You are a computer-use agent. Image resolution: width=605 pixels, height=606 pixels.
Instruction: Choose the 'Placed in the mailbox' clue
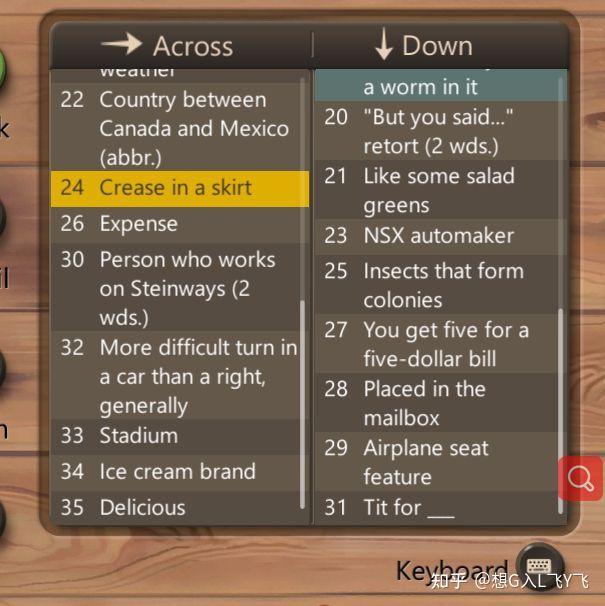(438, 403)
